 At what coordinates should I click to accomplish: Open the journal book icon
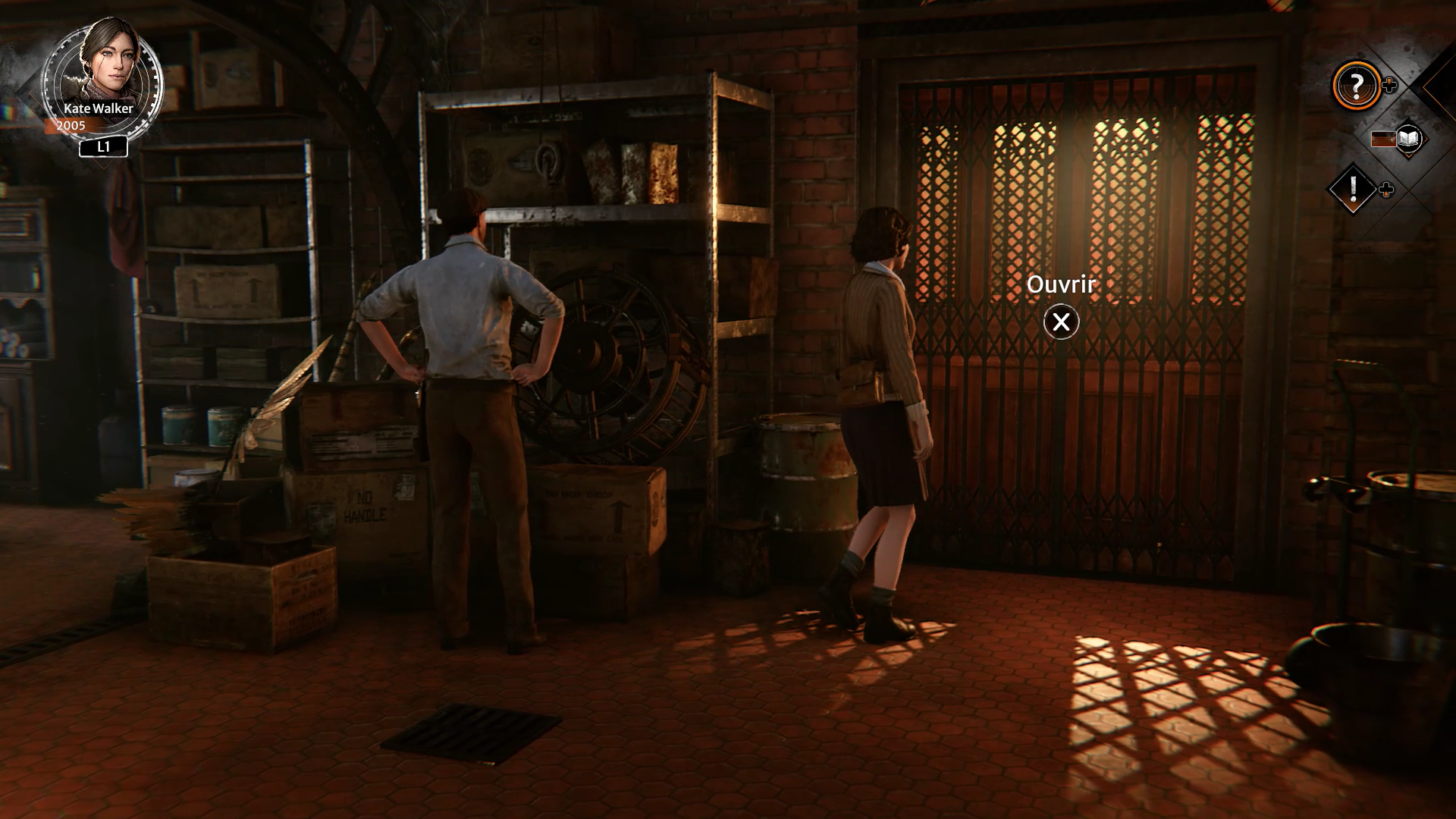(1407, 139)
